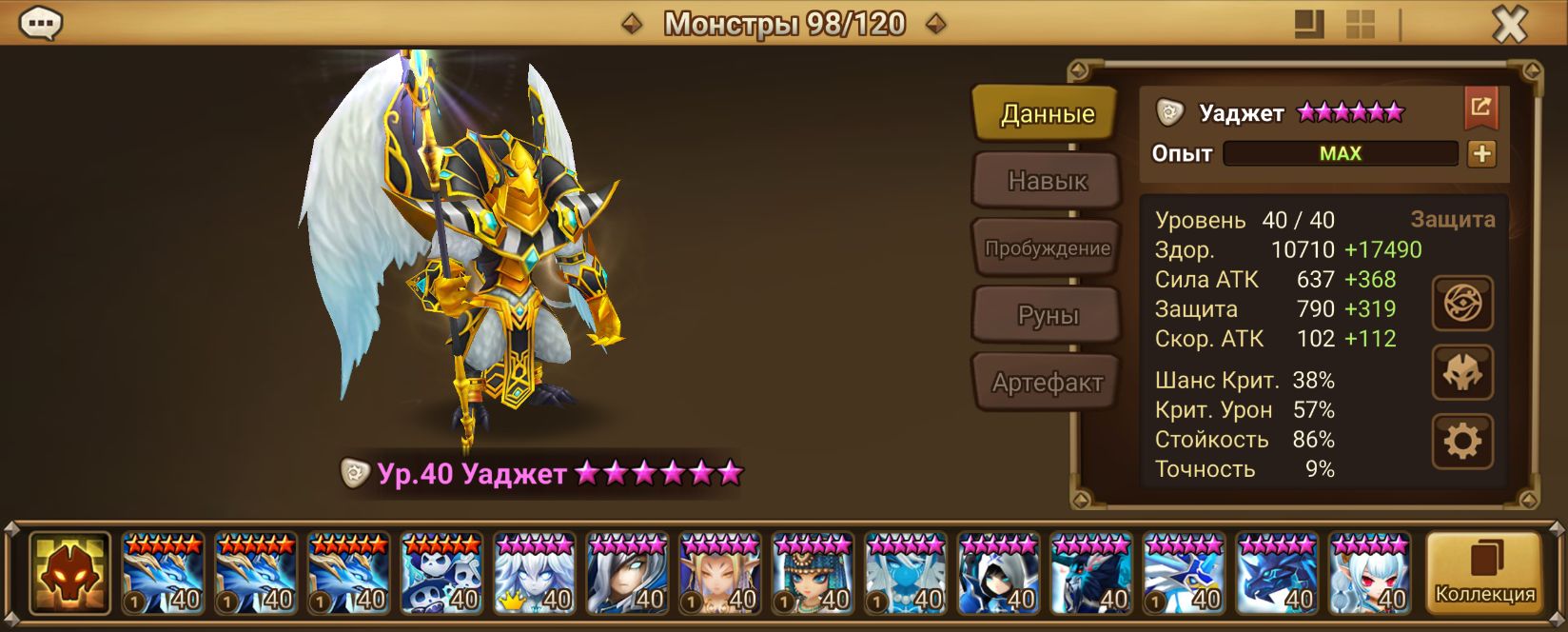Choose the single-panel layout view icon
1568x632 pixels.
tap(1309, 25)
